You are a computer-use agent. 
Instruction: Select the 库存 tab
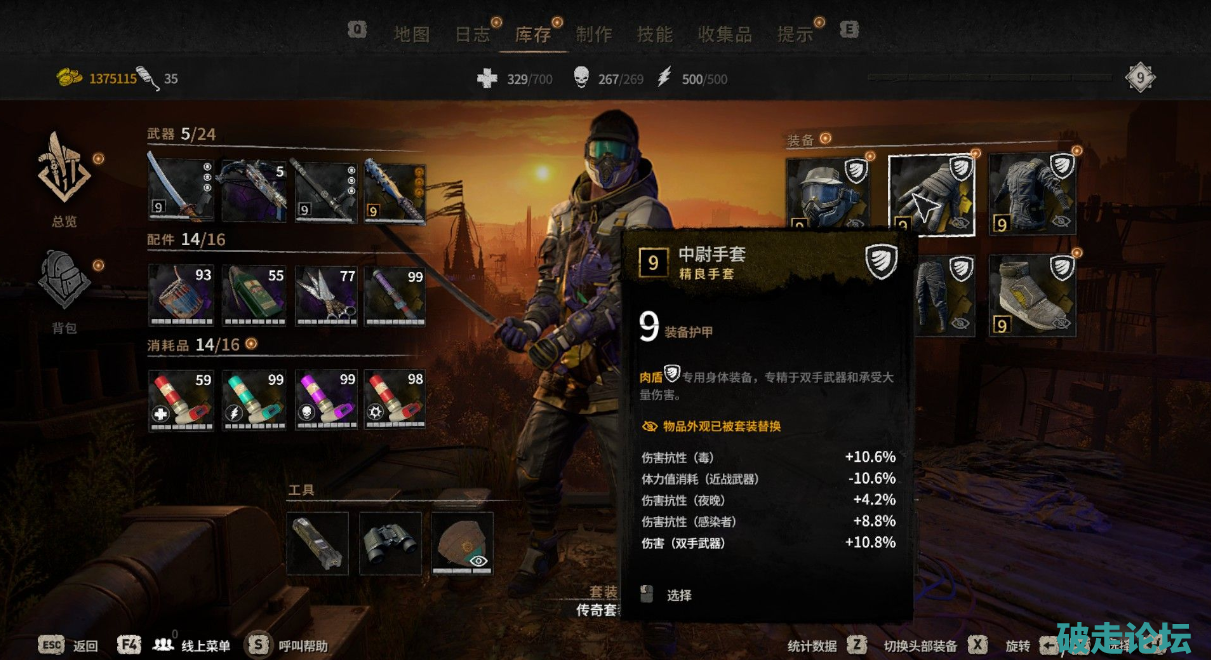point(533,34)
